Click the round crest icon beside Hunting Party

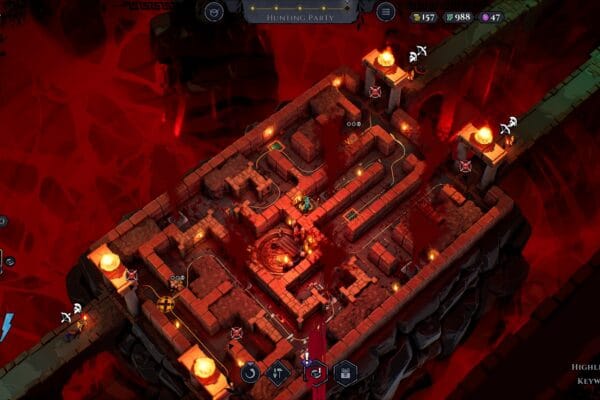[x=213, y=12]
